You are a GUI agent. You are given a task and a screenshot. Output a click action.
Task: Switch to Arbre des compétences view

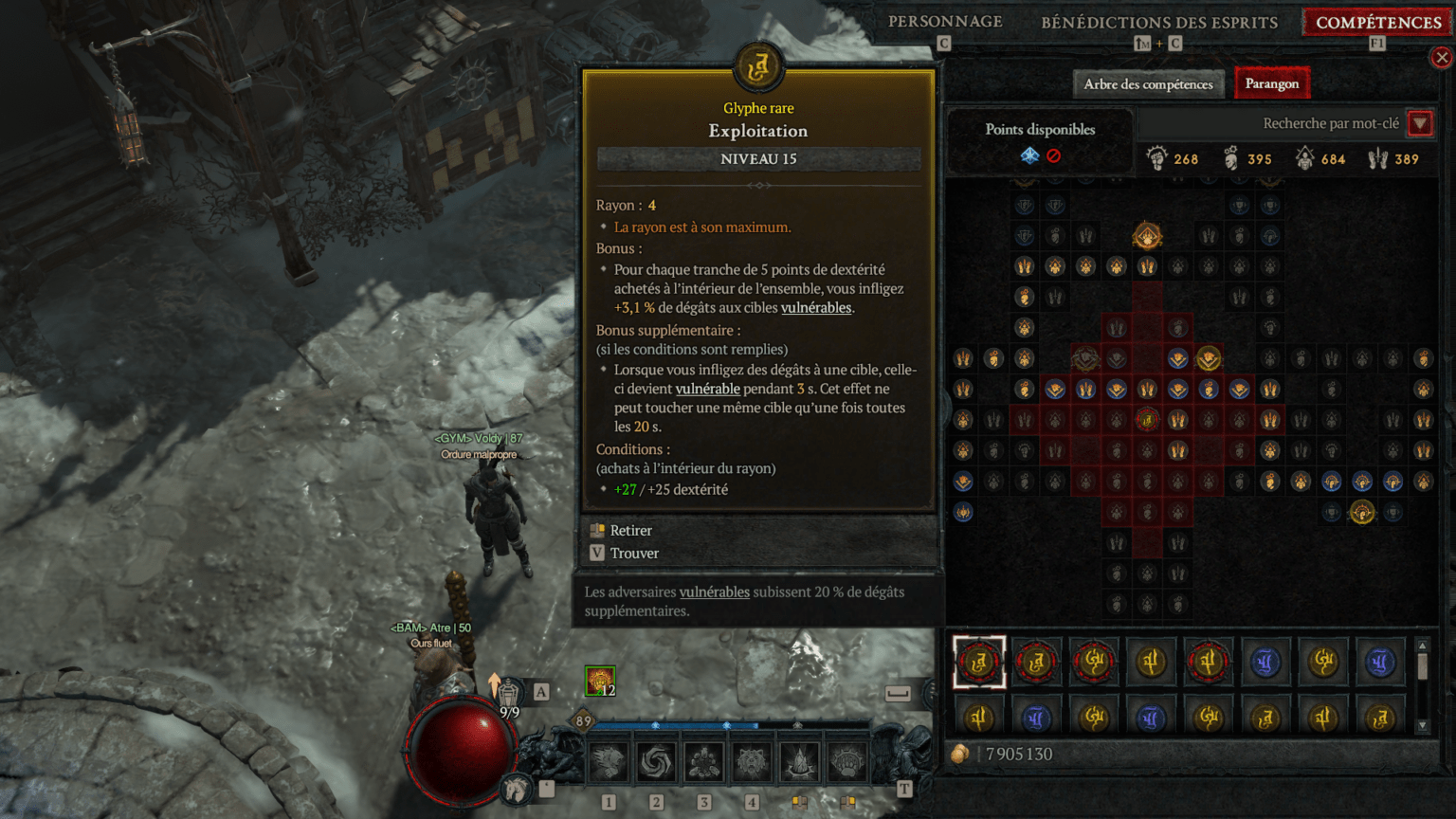coord(1148,84)
